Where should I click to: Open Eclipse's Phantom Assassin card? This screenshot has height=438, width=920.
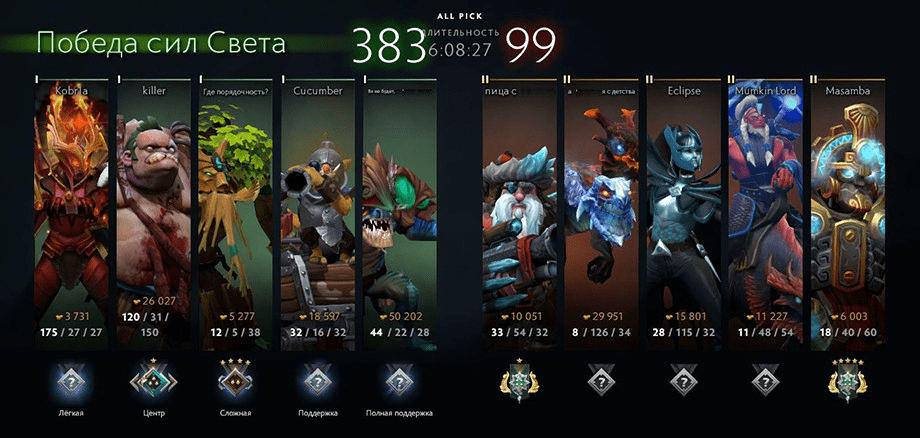[682, 205]
